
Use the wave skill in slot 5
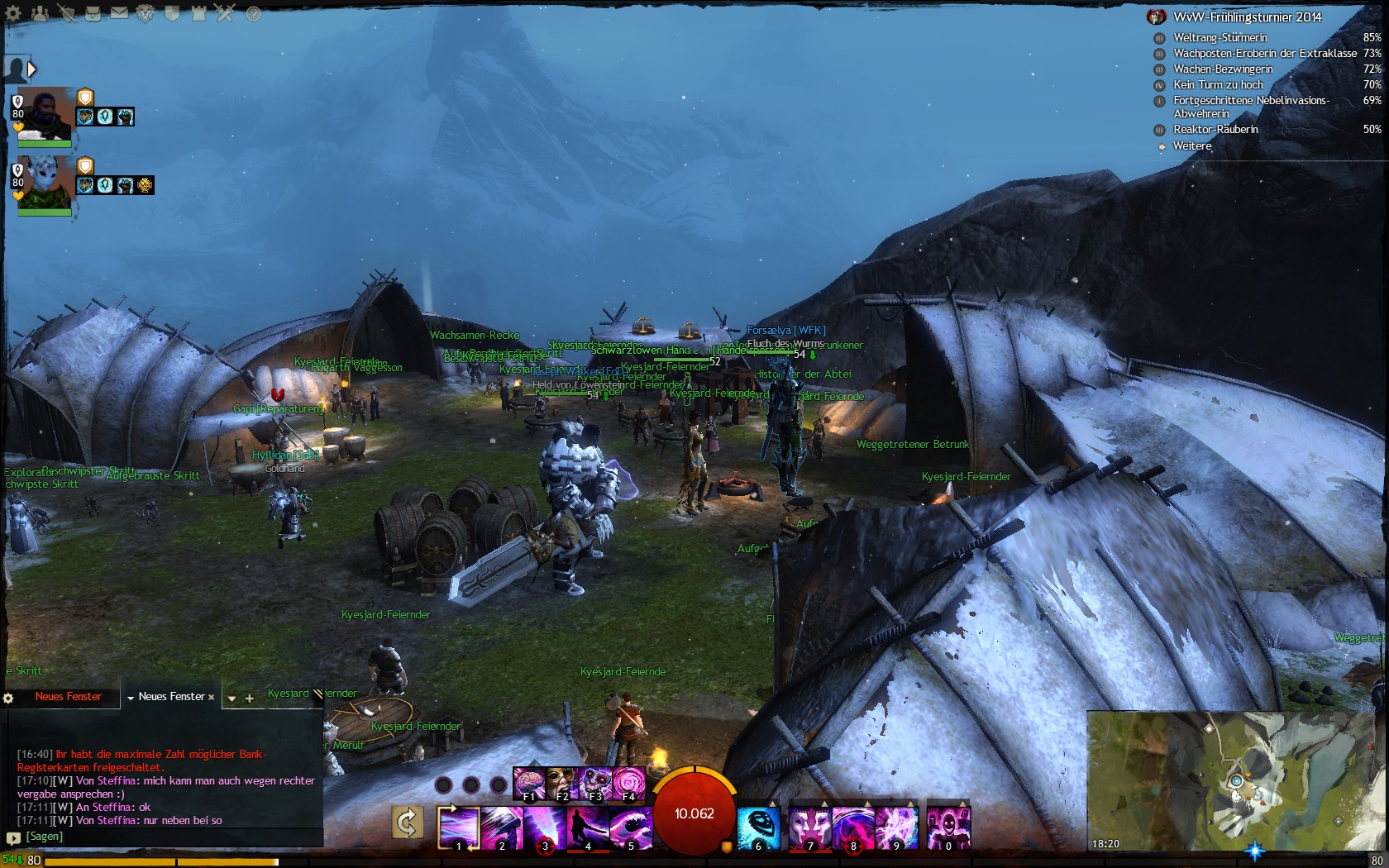[630, 827]
